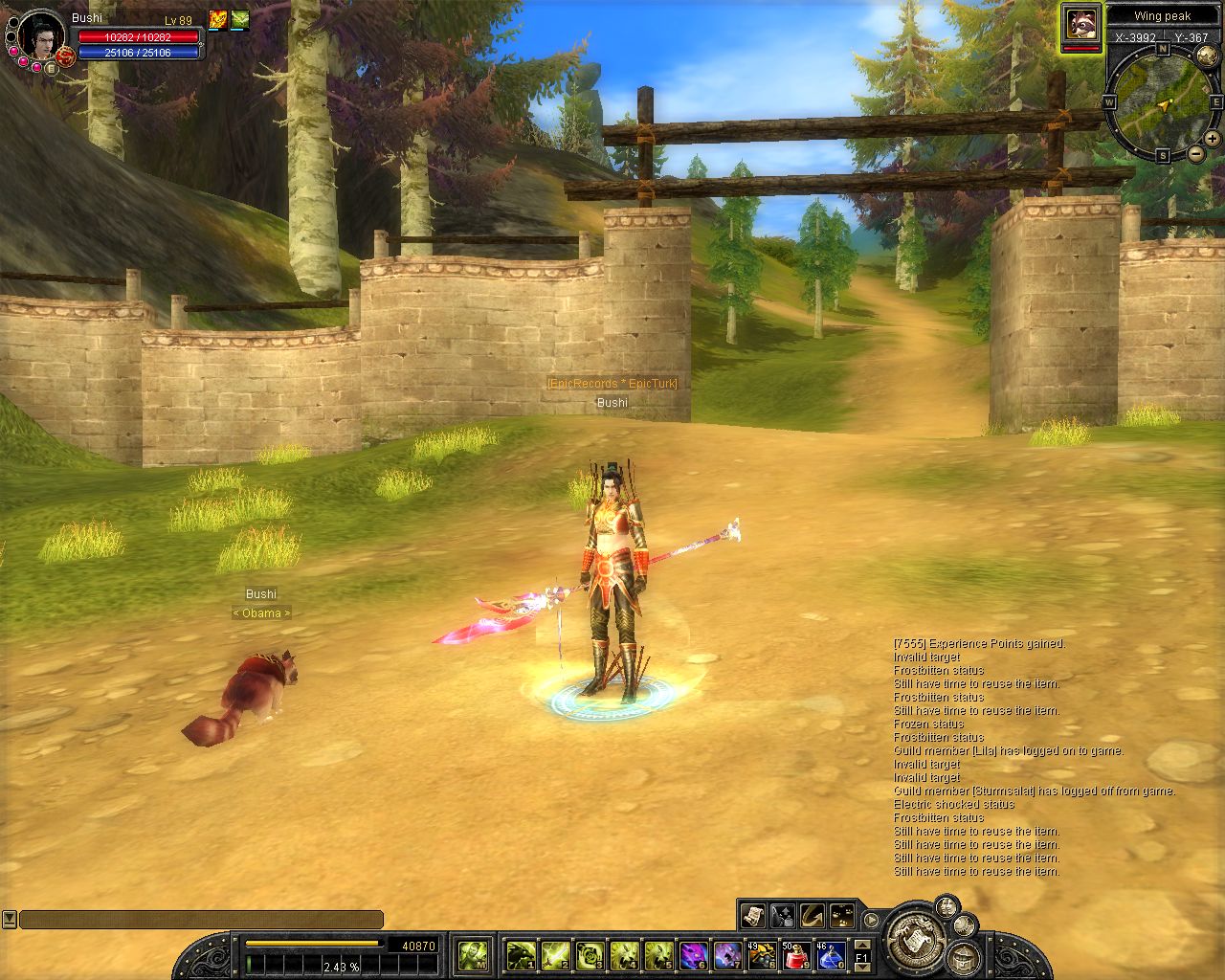Activate the green swirl skill in slot 3

pyautogui.click(x=590, y=954)
